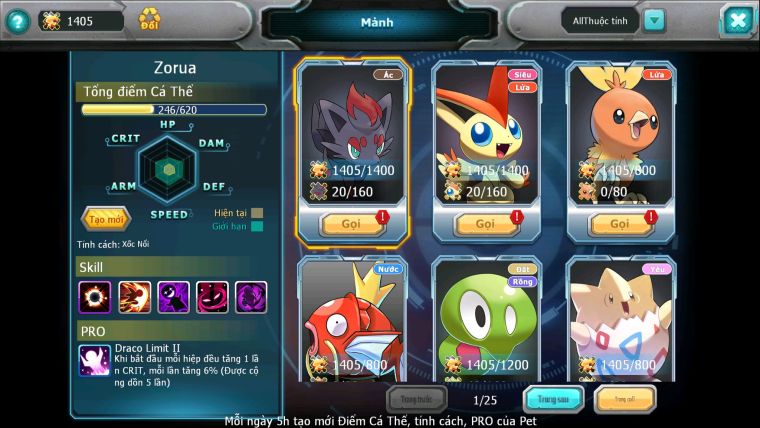Click the greyed-out Trang trước button
This screenshot has height=428, width=760.
pos(417,400)
